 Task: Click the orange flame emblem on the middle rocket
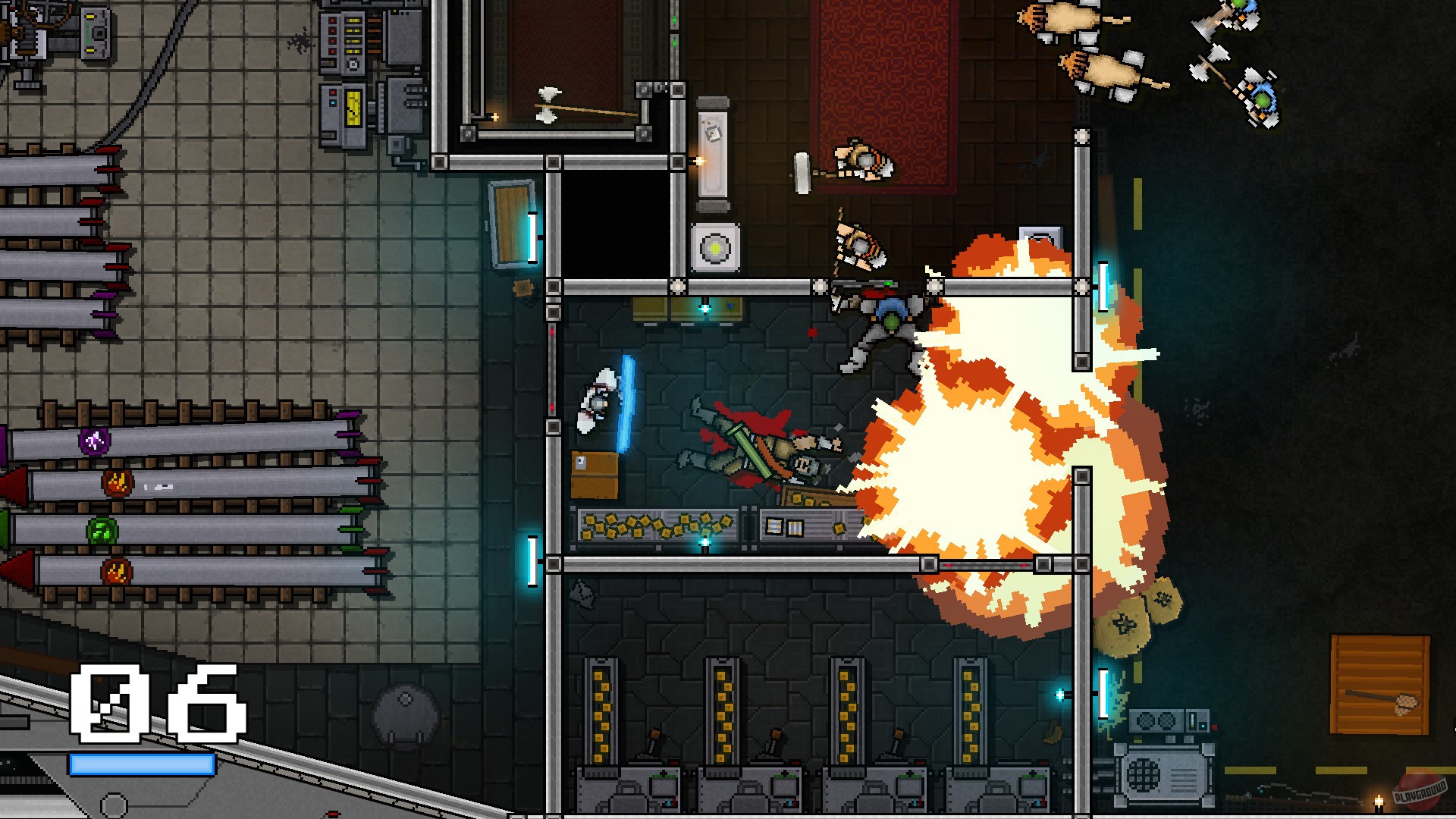pos(118,483)
